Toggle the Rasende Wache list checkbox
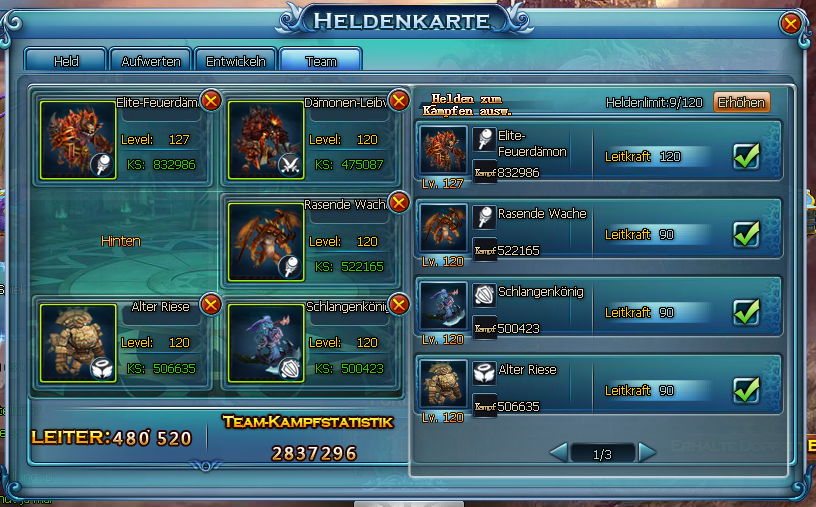 coord(748,234)
